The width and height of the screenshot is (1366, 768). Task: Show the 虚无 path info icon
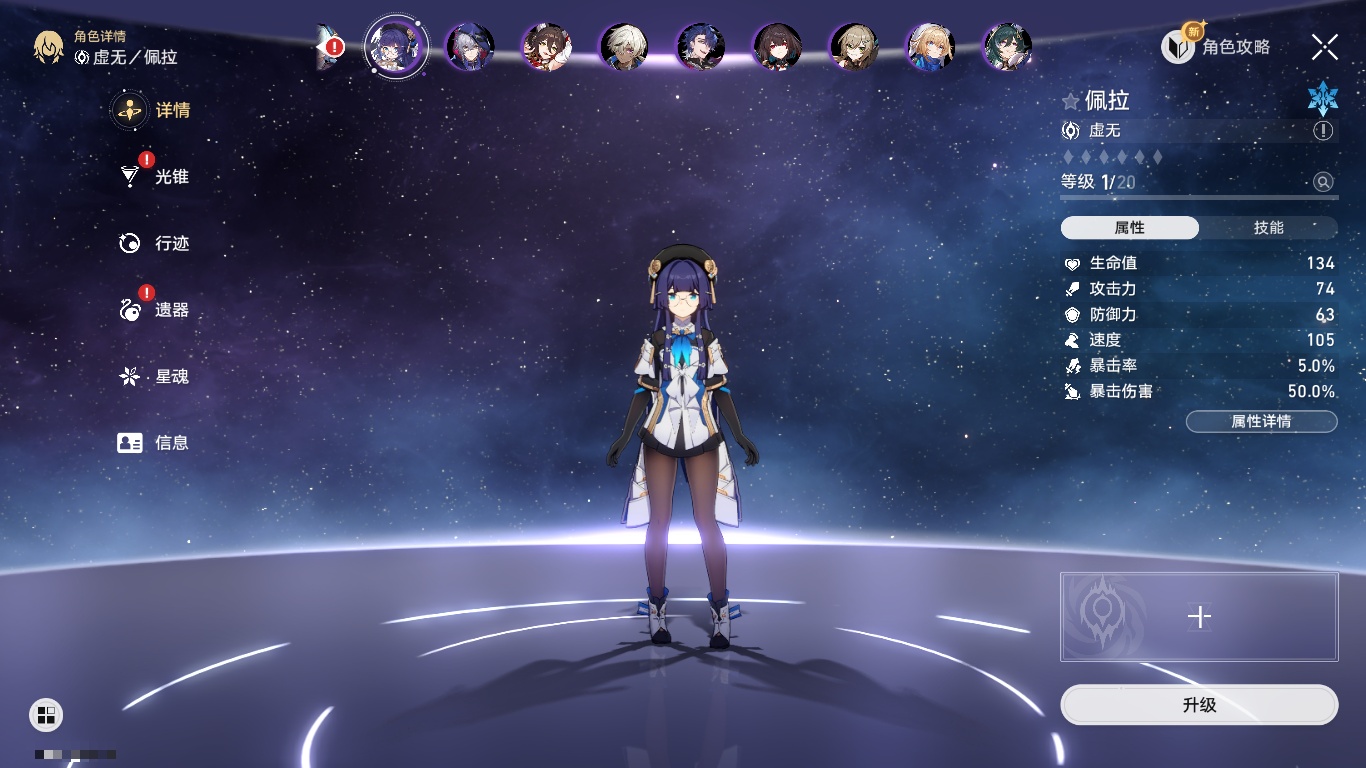(1323, 131)
